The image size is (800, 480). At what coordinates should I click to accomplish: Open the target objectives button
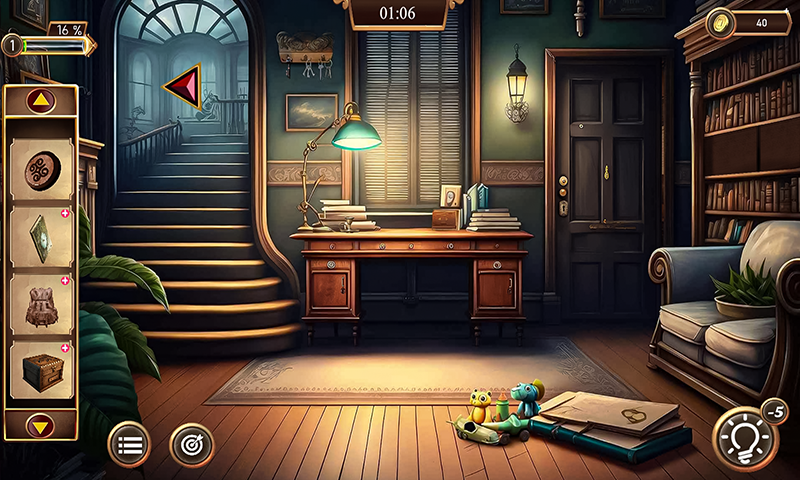(191, 444)
